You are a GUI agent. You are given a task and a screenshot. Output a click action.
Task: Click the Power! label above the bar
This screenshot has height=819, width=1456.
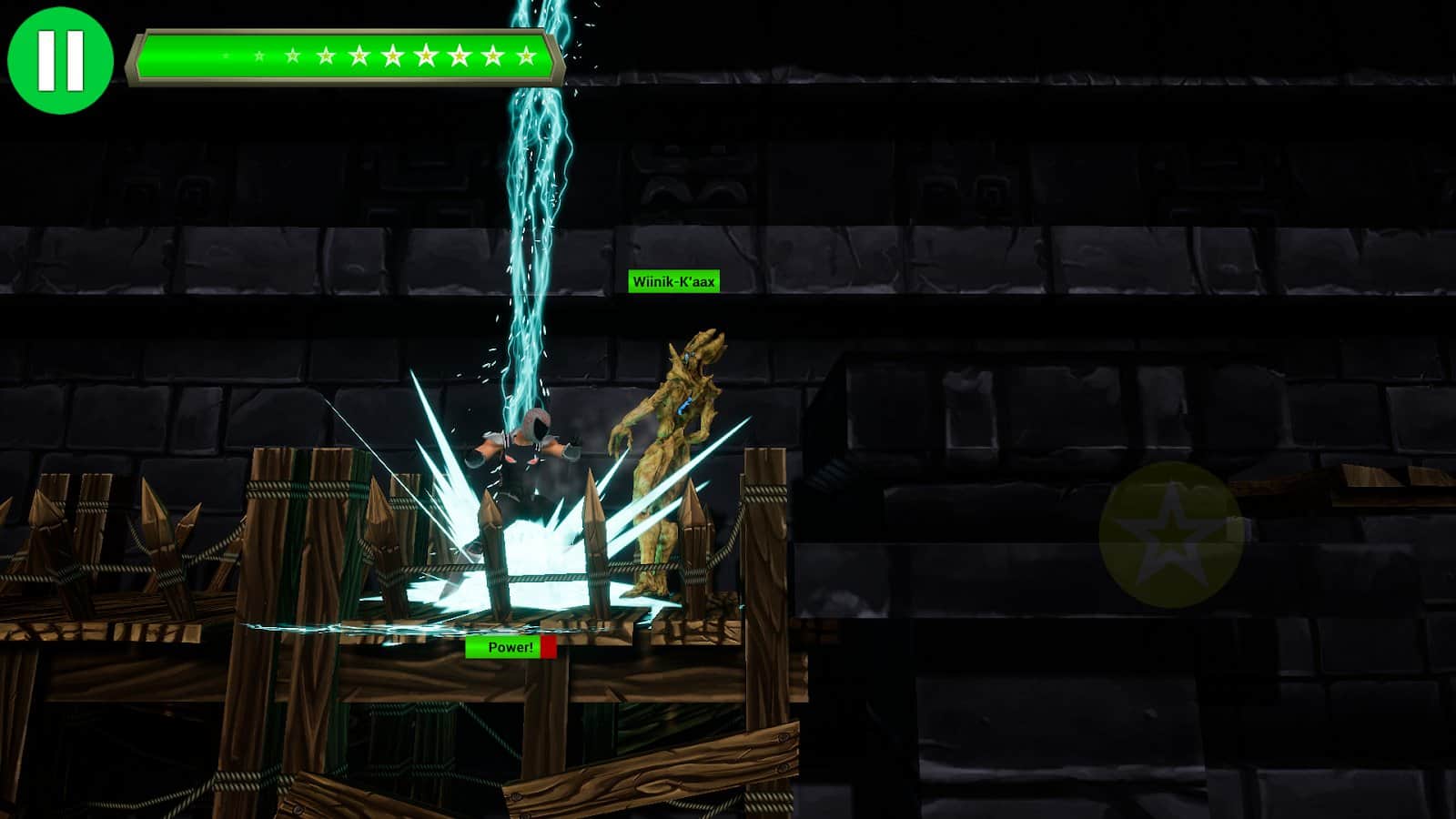point(510,648)
